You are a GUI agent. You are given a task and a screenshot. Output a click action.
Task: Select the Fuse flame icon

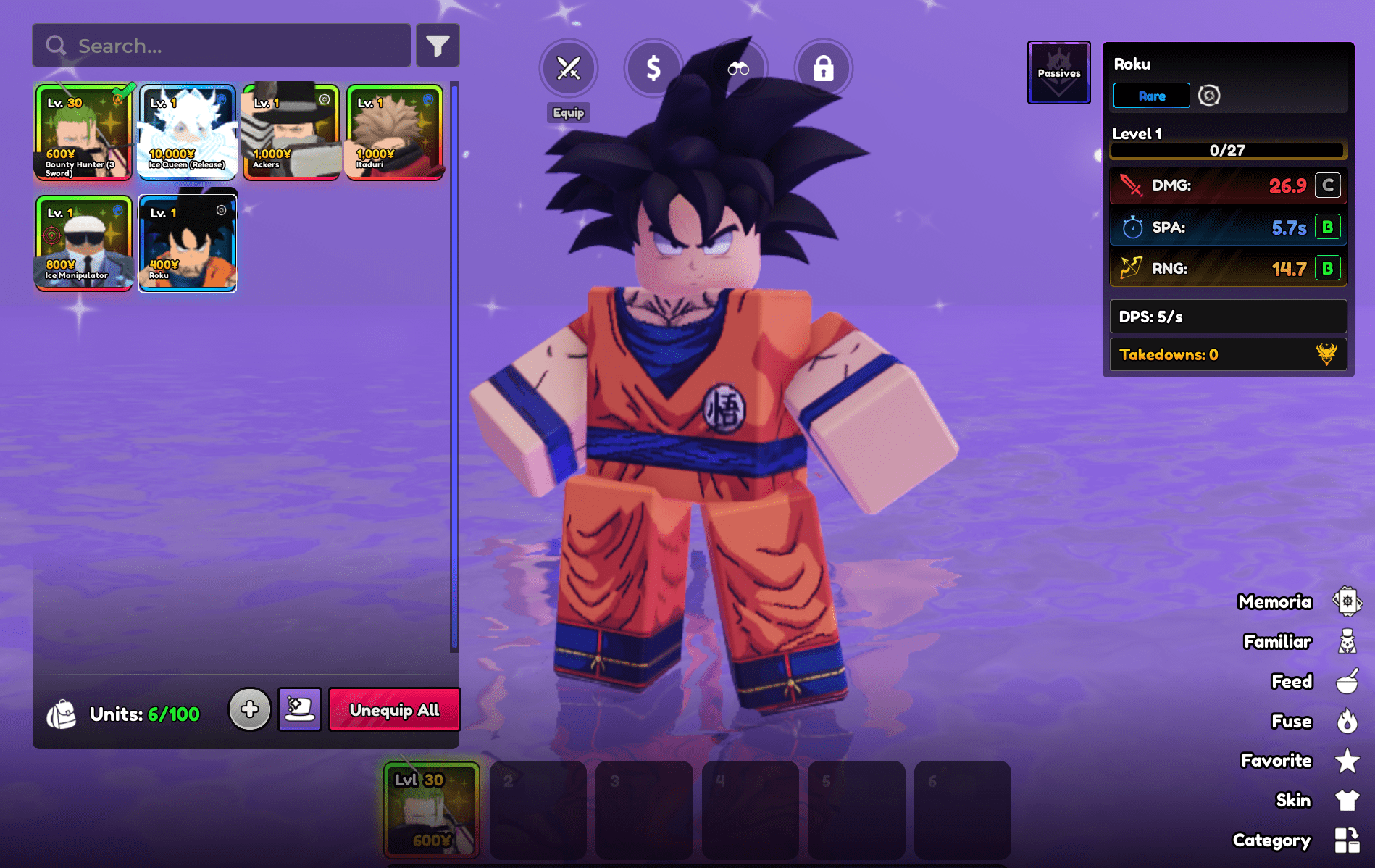[1346, 722]
